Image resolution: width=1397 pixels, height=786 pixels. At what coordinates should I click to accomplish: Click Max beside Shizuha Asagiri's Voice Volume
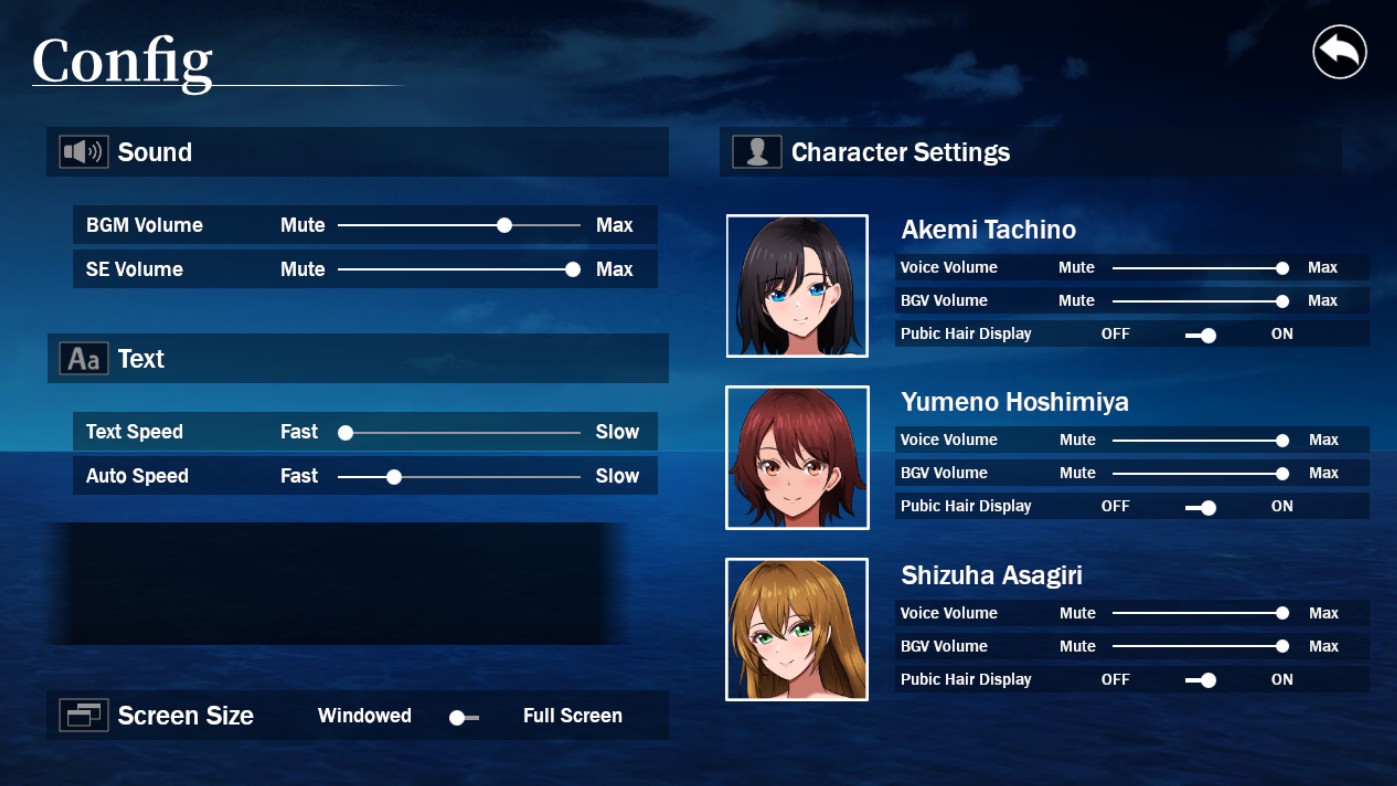1322,613
